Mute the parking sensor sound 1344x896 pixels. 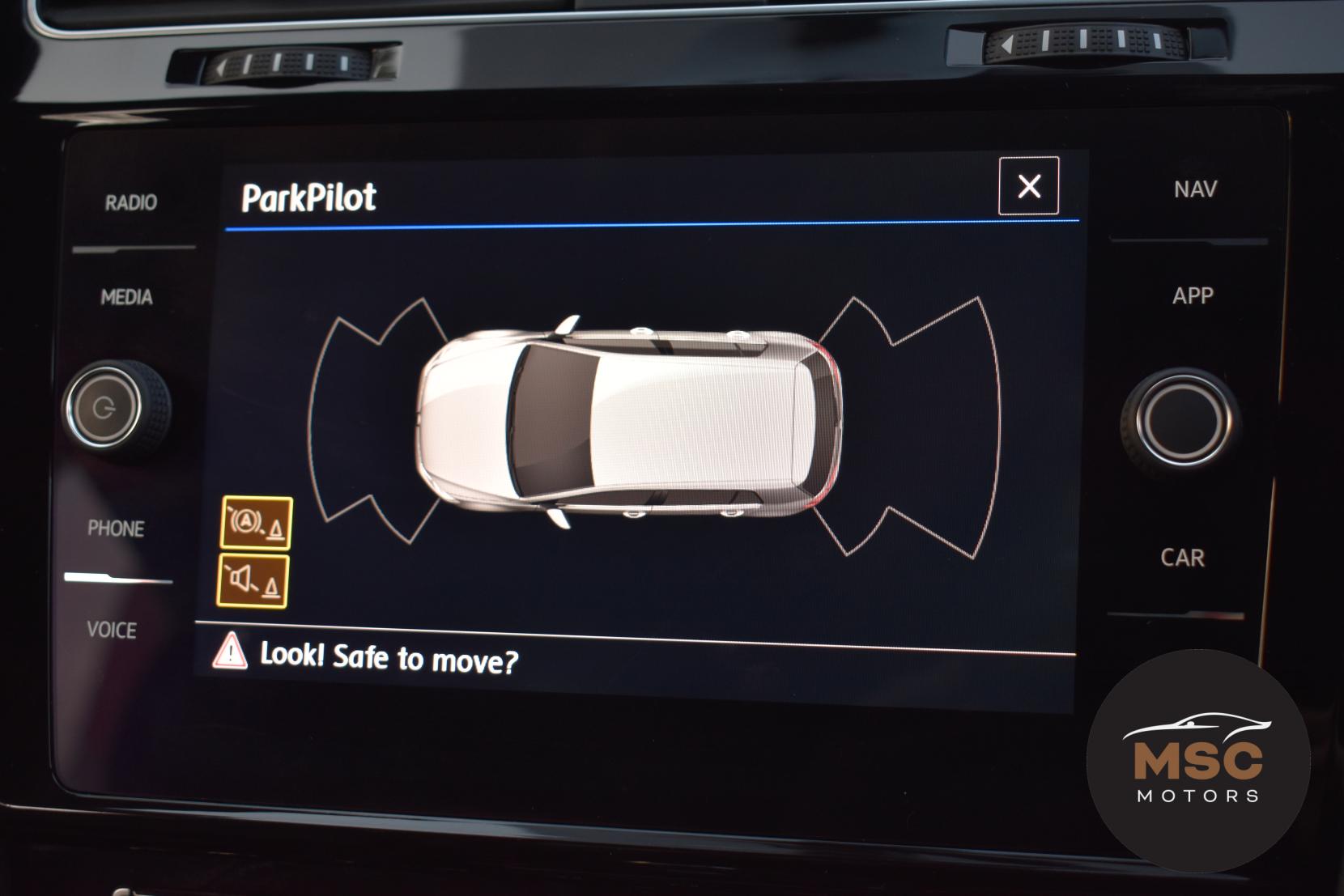point(253,580)
